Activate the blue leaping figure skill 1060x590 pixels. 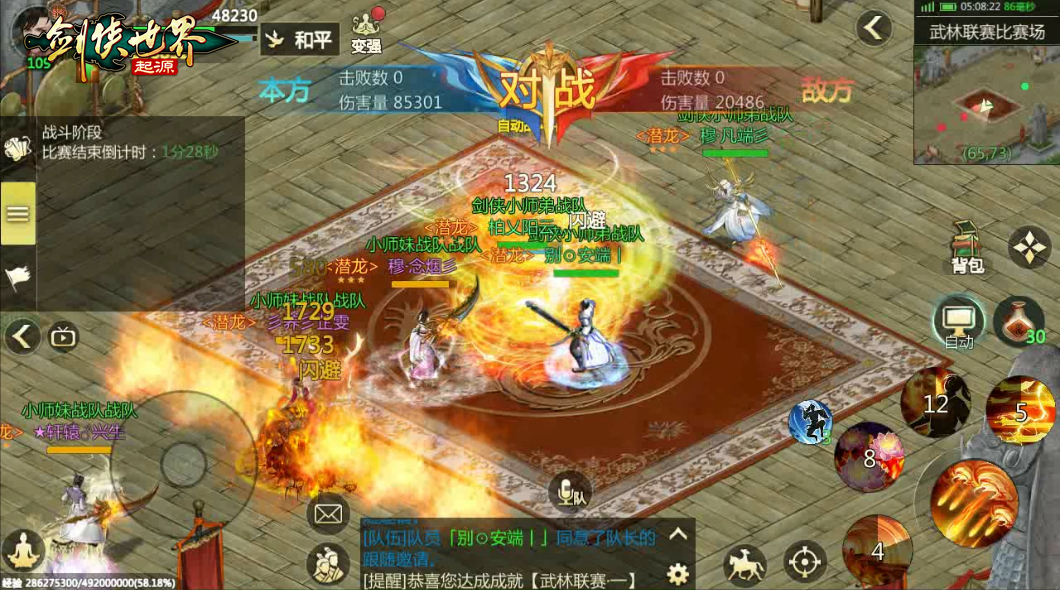pyautogui.click(x=810, y=421)
